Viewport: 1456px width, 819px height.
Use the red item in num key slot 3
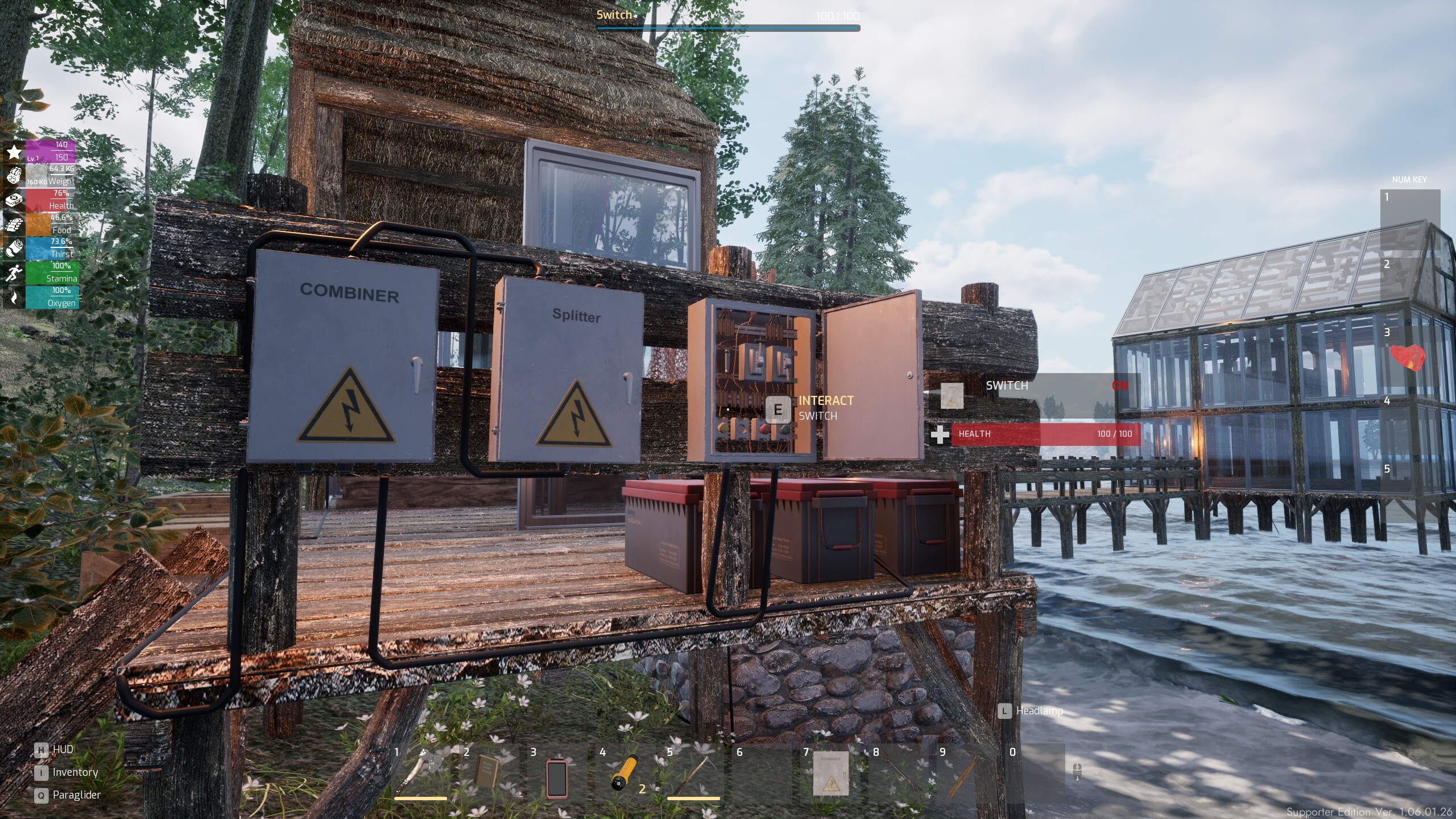[1409, 358]
